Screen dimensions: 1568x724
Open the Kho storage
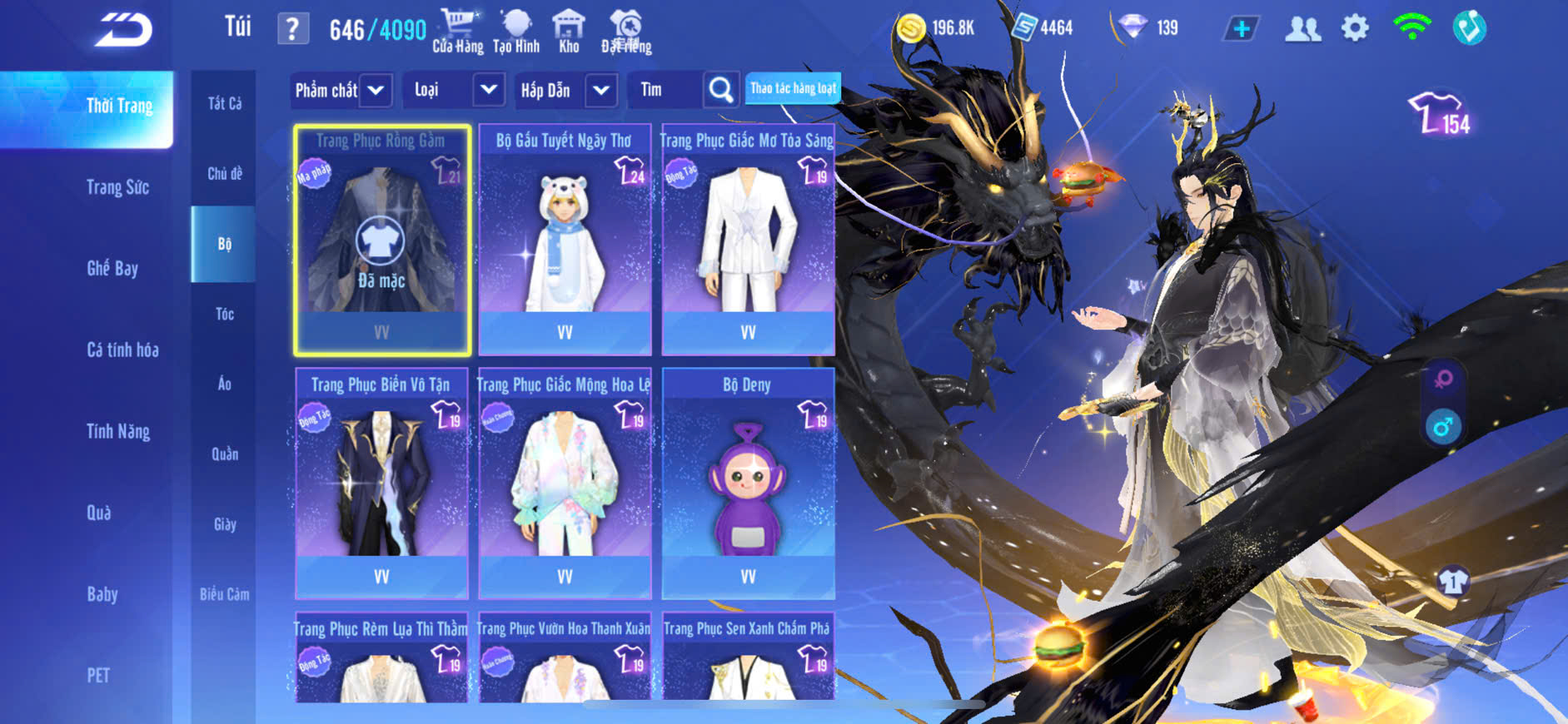[x=569, y=32]
